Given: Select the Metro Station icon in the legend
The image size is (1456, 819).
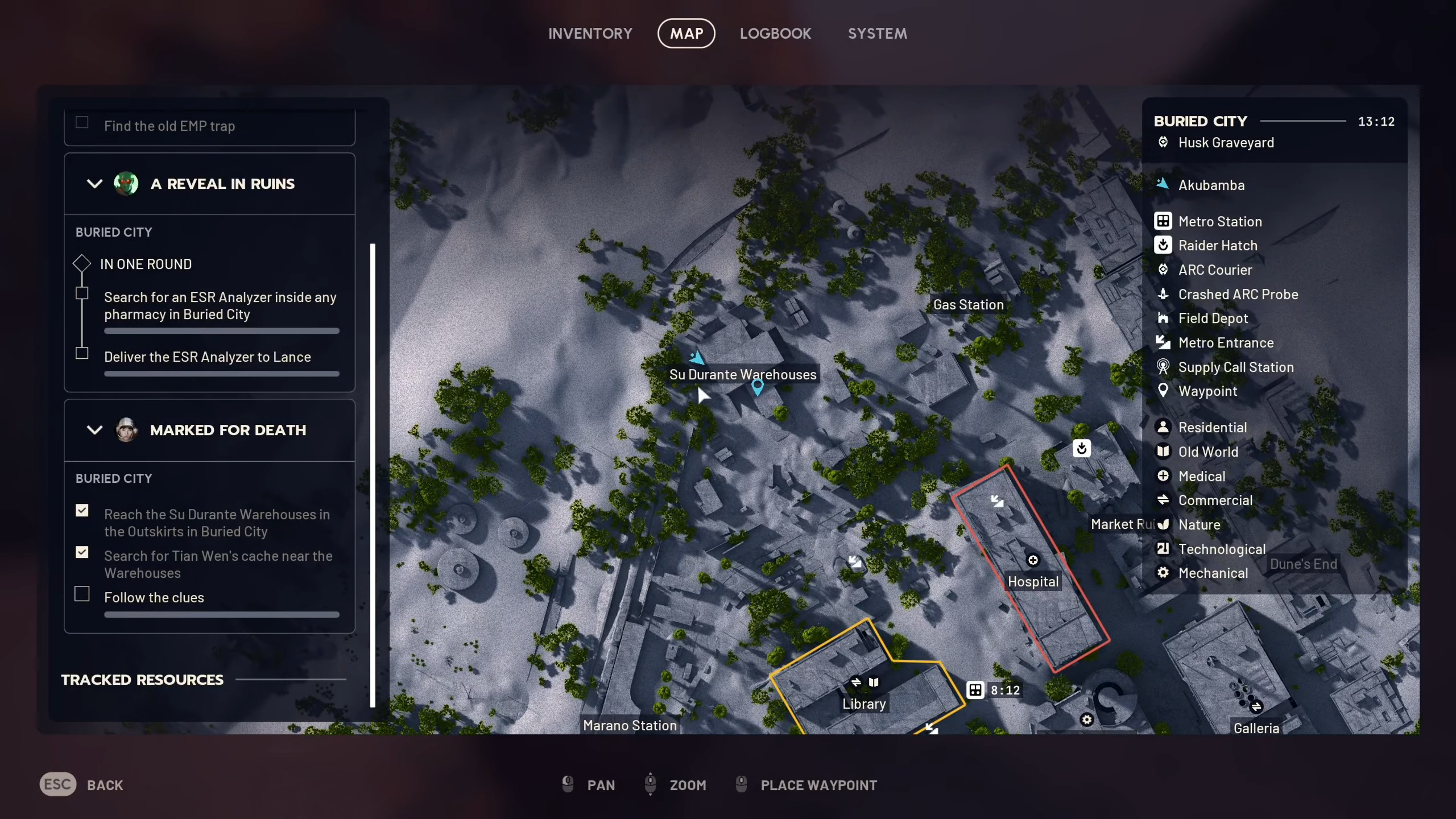Looking at the screenshot, I should pyautogui.click(x=1164, y=221).
